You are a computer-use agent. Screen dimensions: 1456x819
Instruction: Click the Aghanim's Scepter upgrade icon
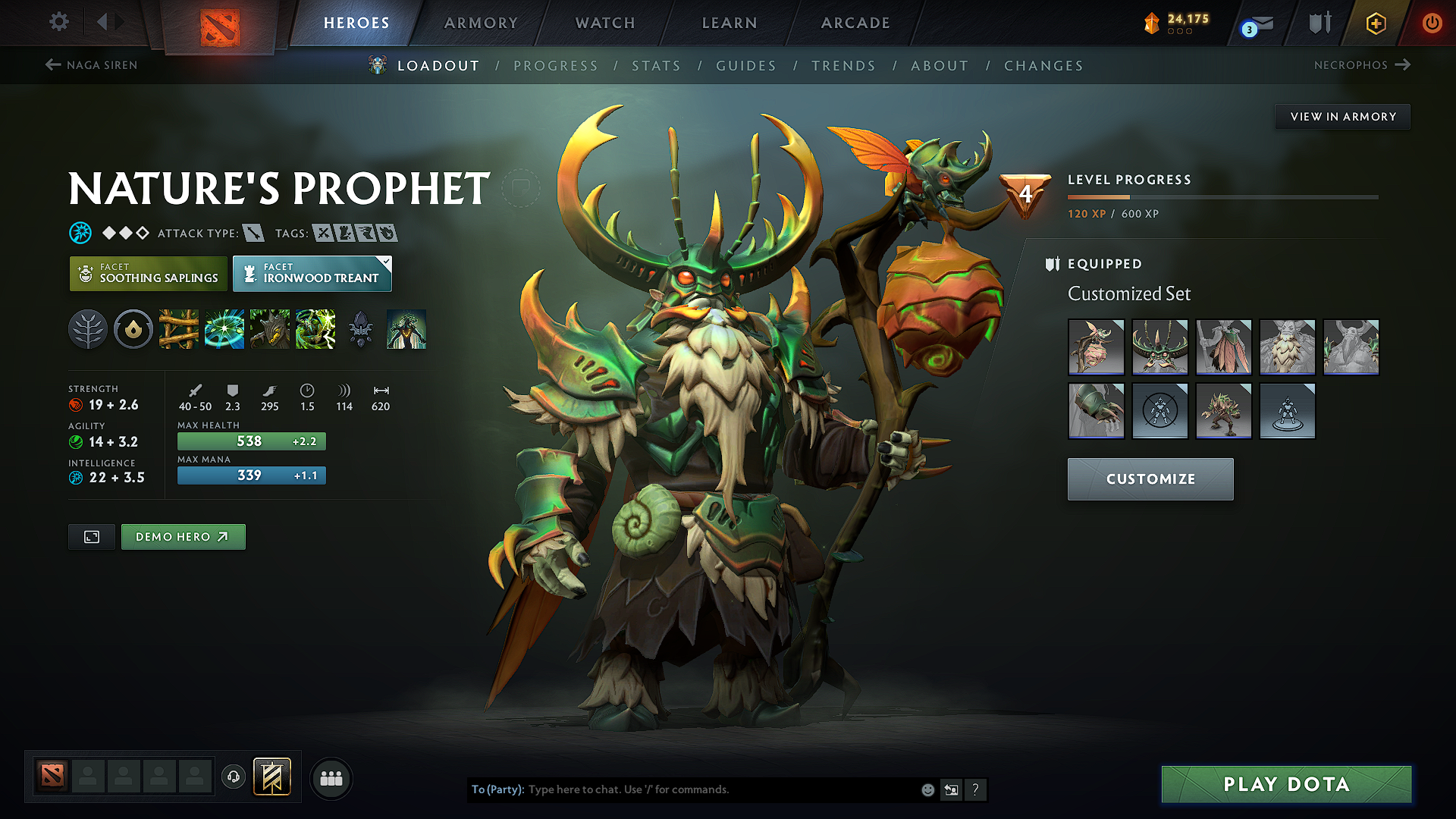coord(360,329)
